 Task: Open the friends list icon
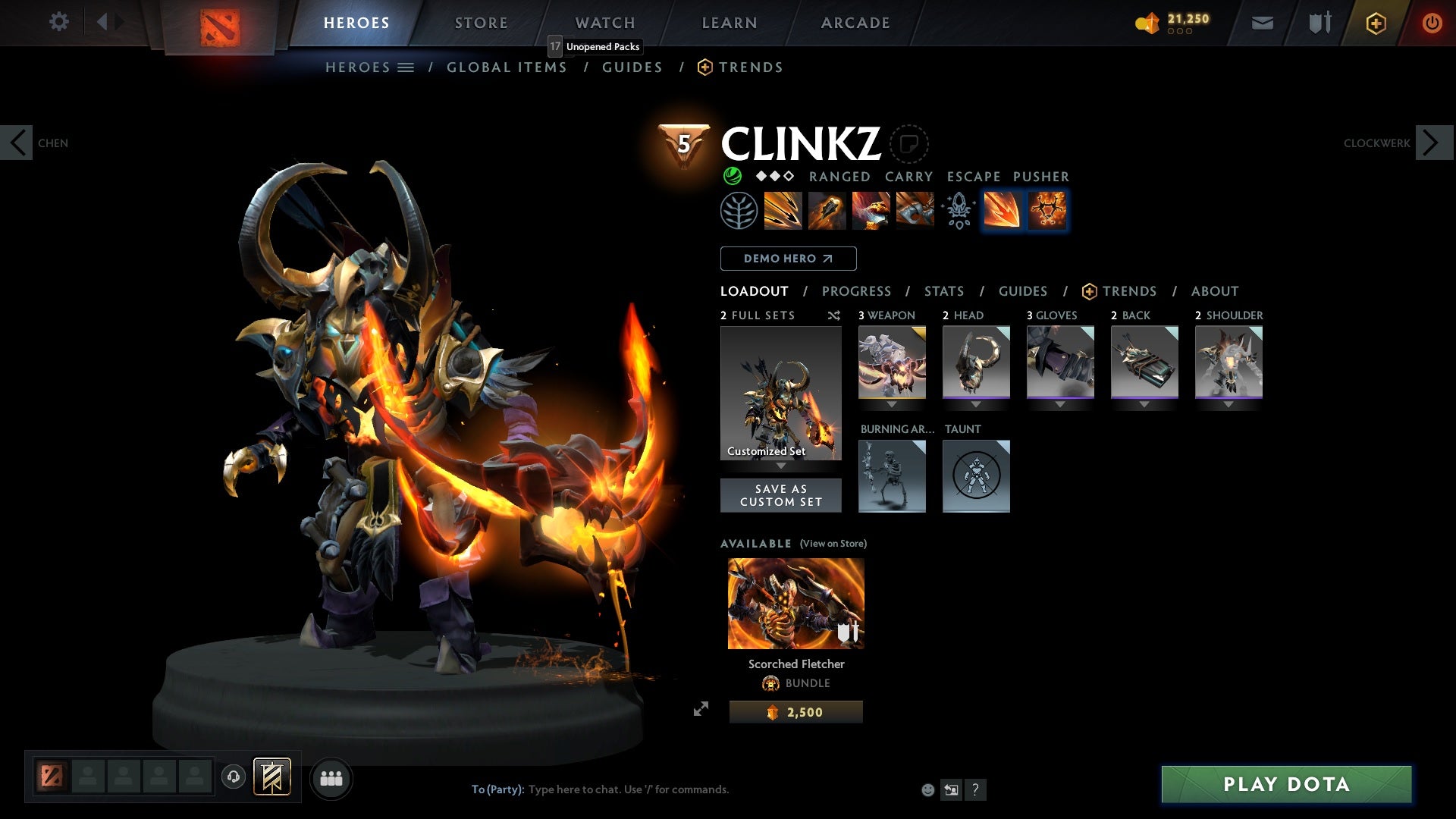tap(330, 777)
